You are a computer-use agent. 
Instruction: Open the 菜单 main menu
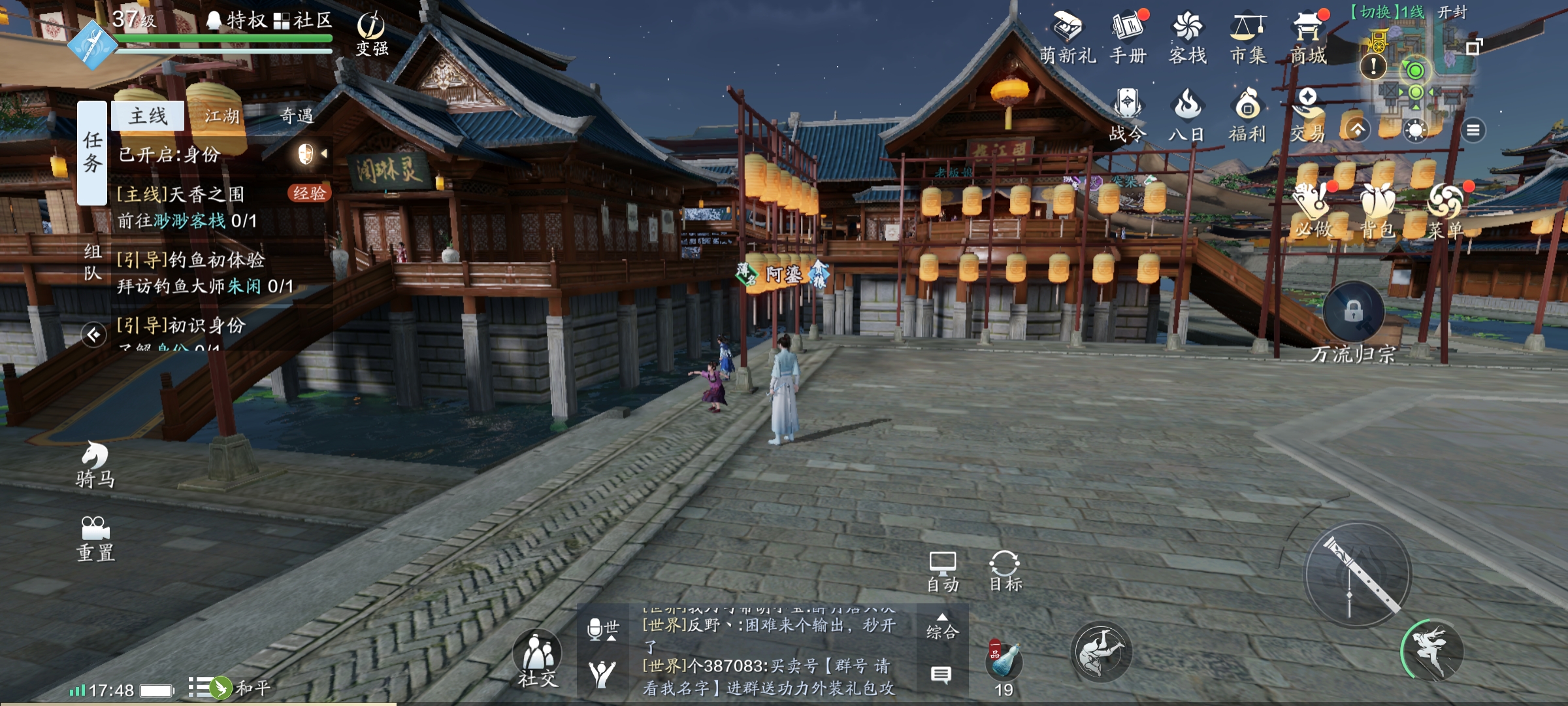(1445, 210)
